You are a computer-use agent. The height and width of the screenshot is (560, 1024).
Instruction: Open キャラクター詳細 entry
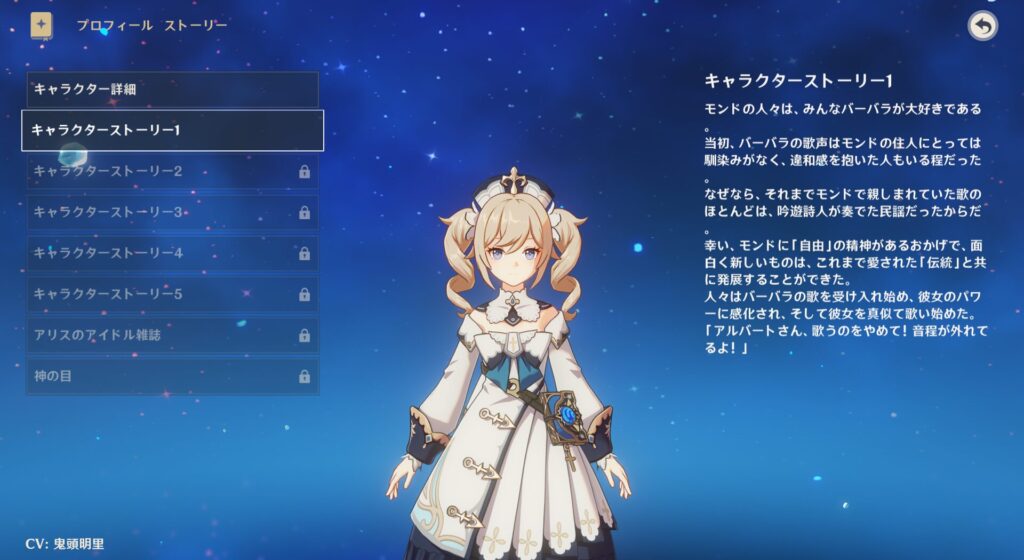pos(172,89)
